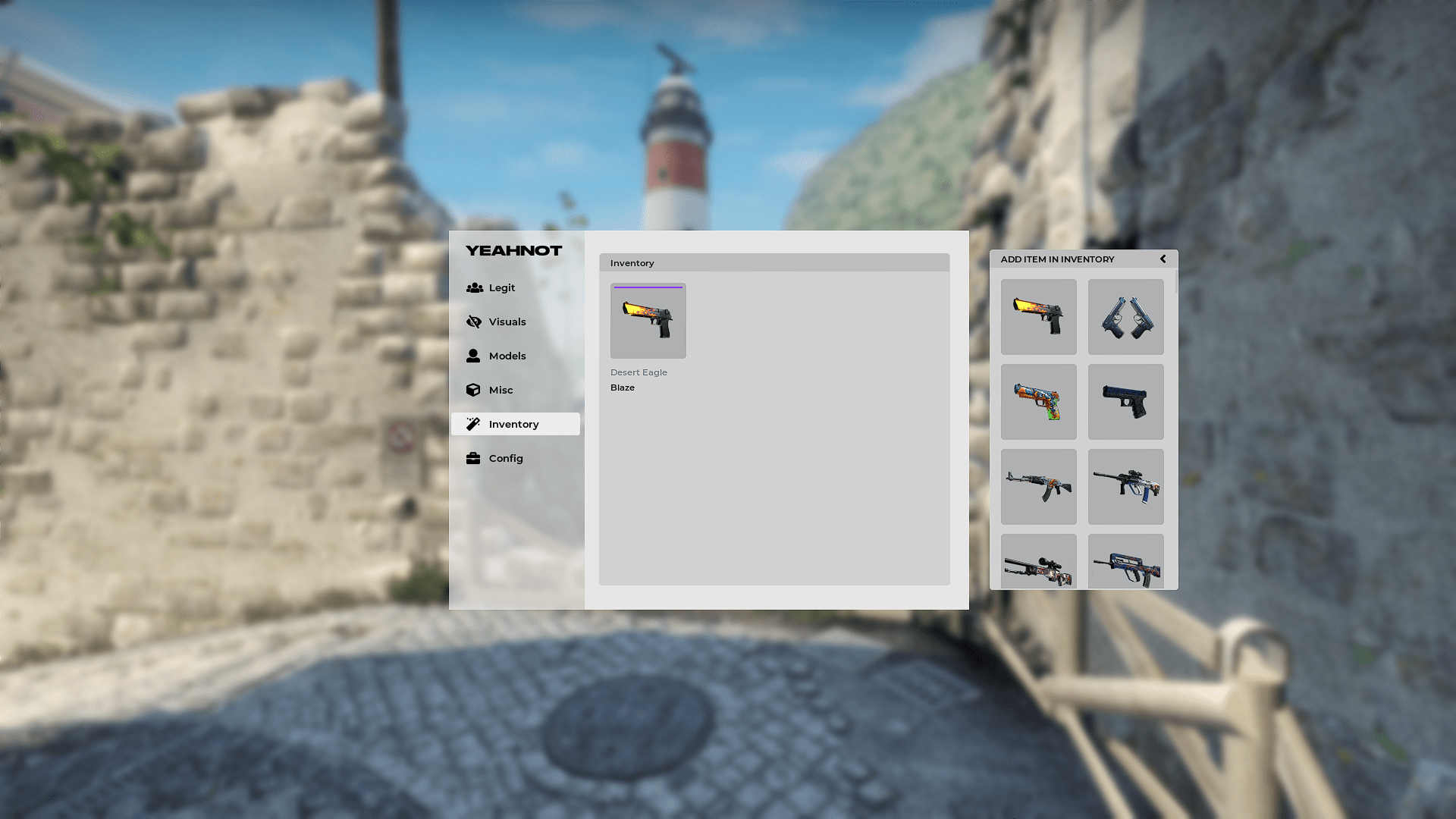The width and height of the screenshot is (1456, 819).
Task: Pick the AK-47 skin thumbnail
Action: tap(1038, 487)
